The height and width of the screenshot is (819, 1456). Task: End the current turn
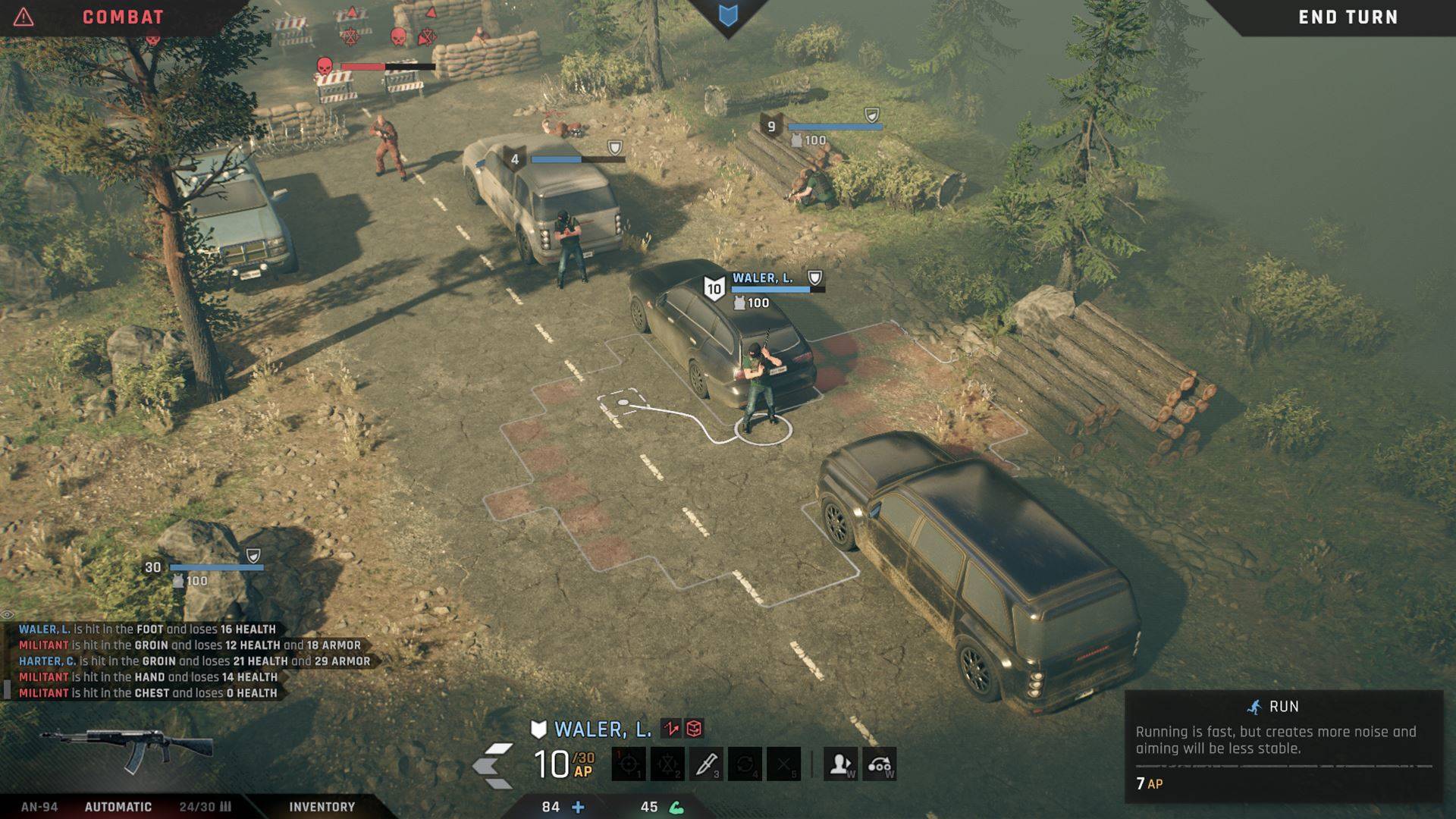pos(1348,17)
